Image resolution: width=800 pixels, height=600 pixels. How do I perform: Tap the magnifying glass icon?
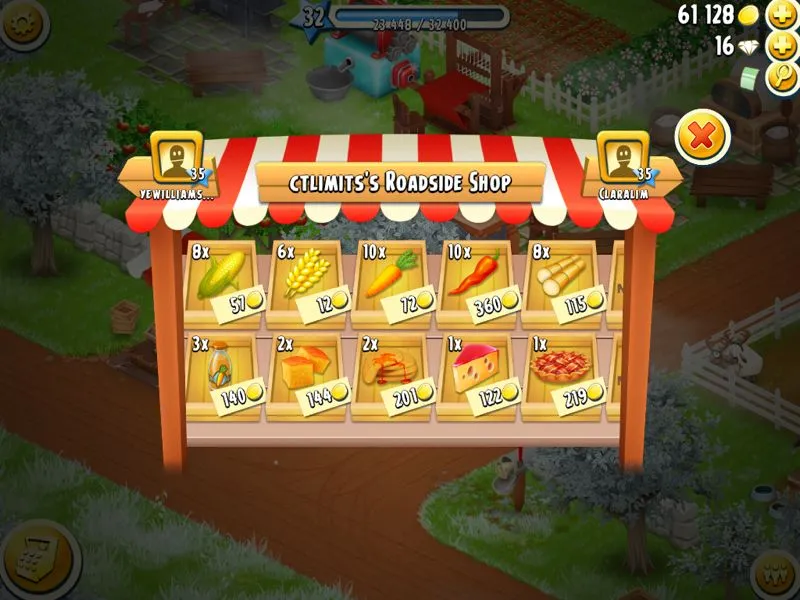coord(780,78)
